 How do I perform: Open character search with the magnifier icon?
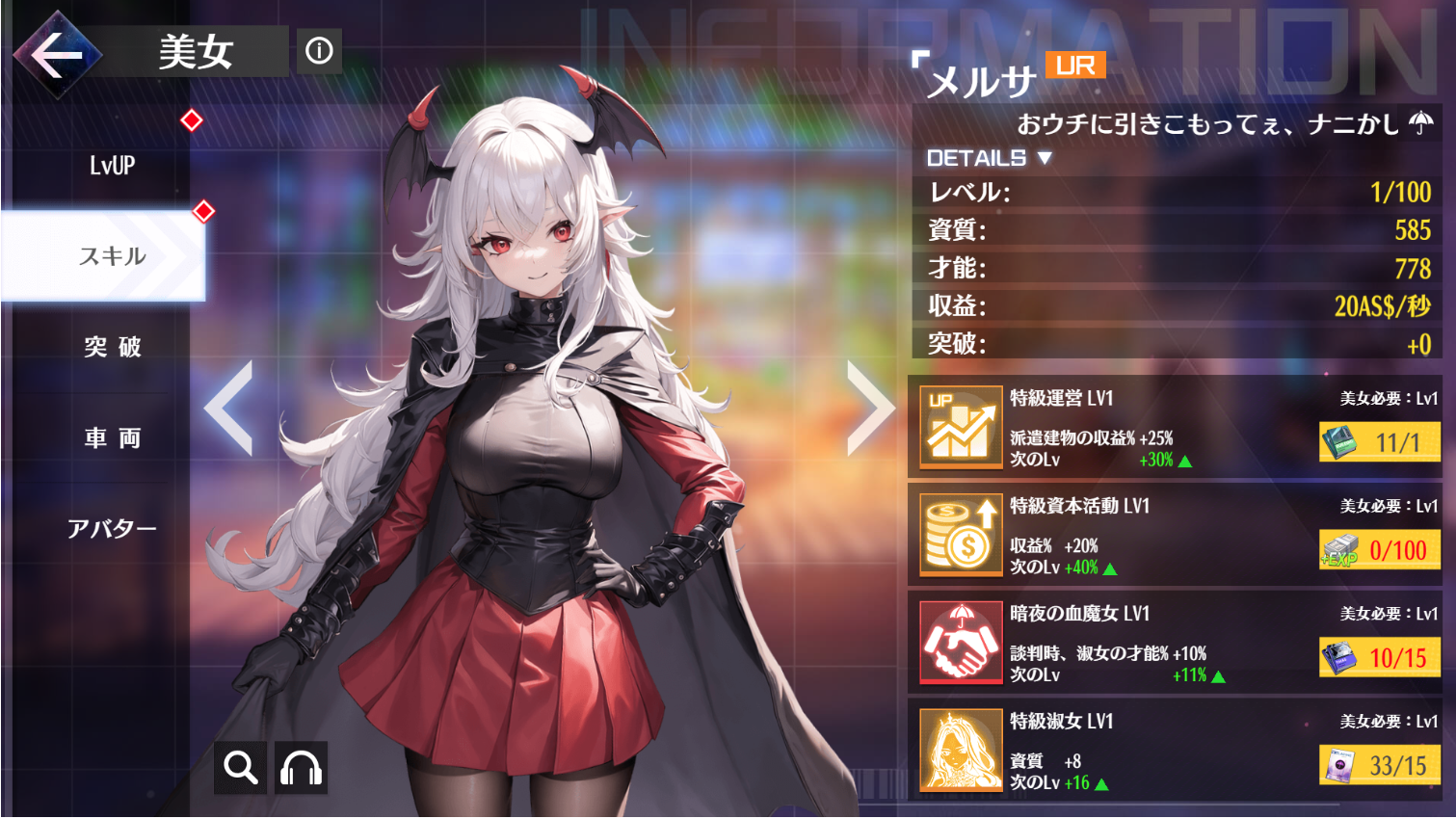[x=239, y=768]
